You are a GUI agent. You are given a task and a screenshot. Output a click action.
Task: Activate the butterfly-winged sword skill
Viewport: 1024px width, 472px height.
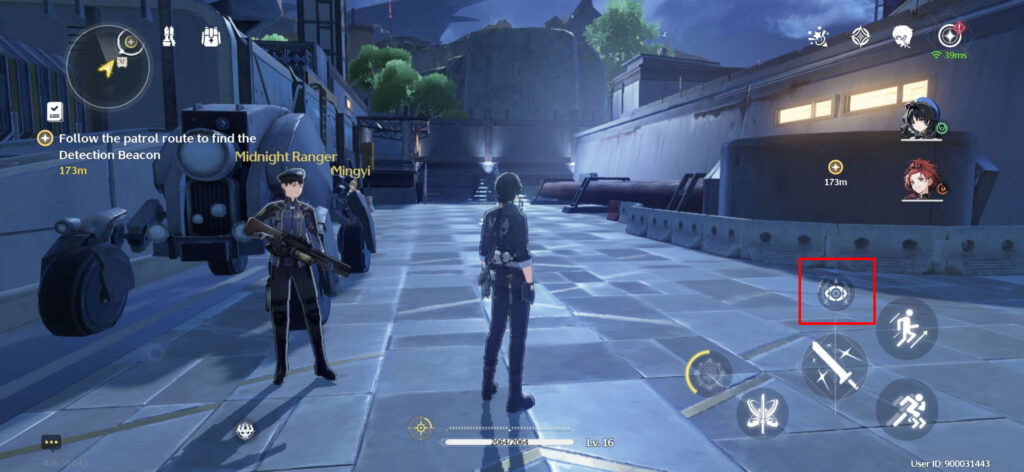762,412
